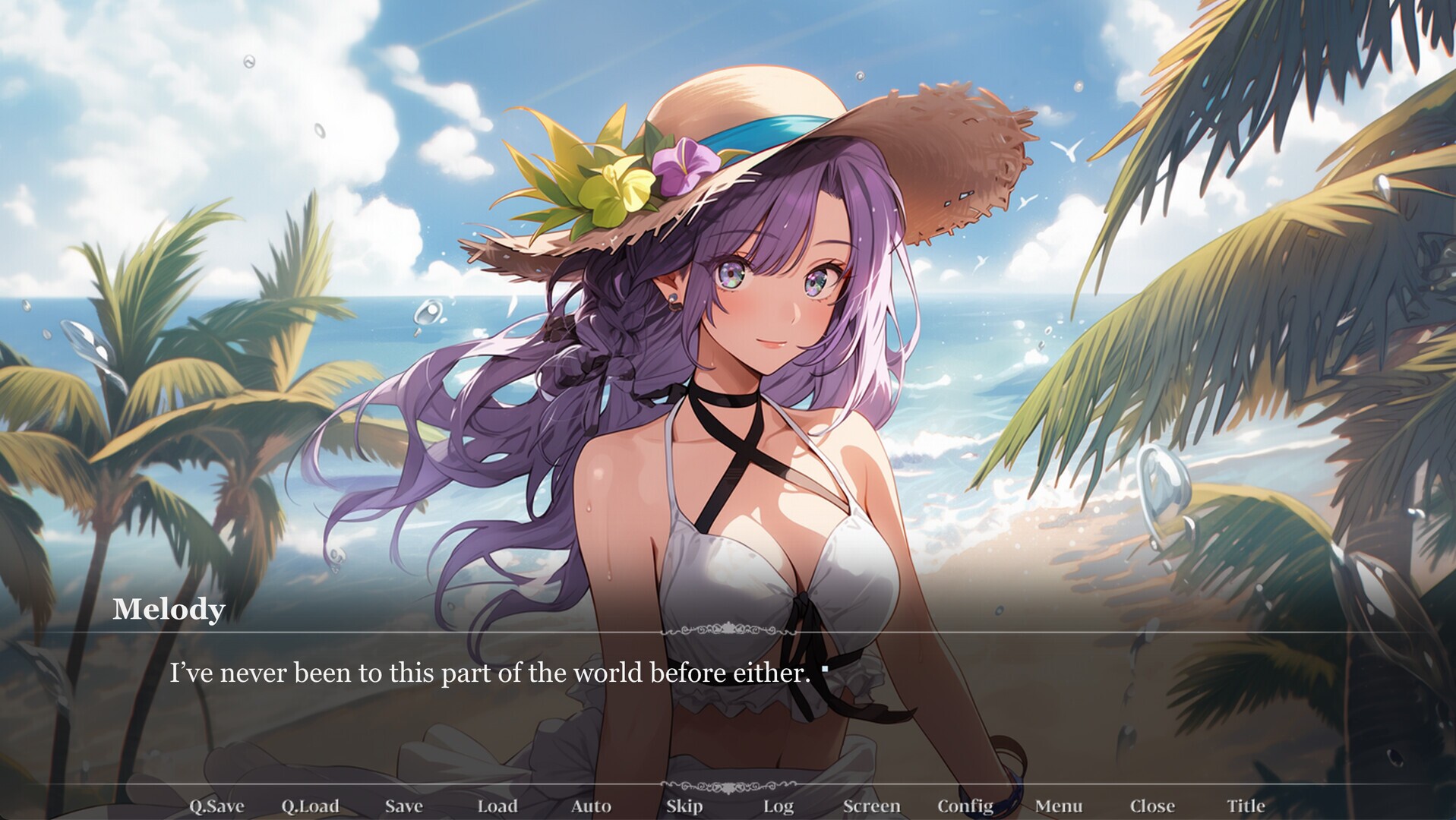Open the Load screen
The height and width of the screenshot is (820, 1456).
[x=497, y=806]
